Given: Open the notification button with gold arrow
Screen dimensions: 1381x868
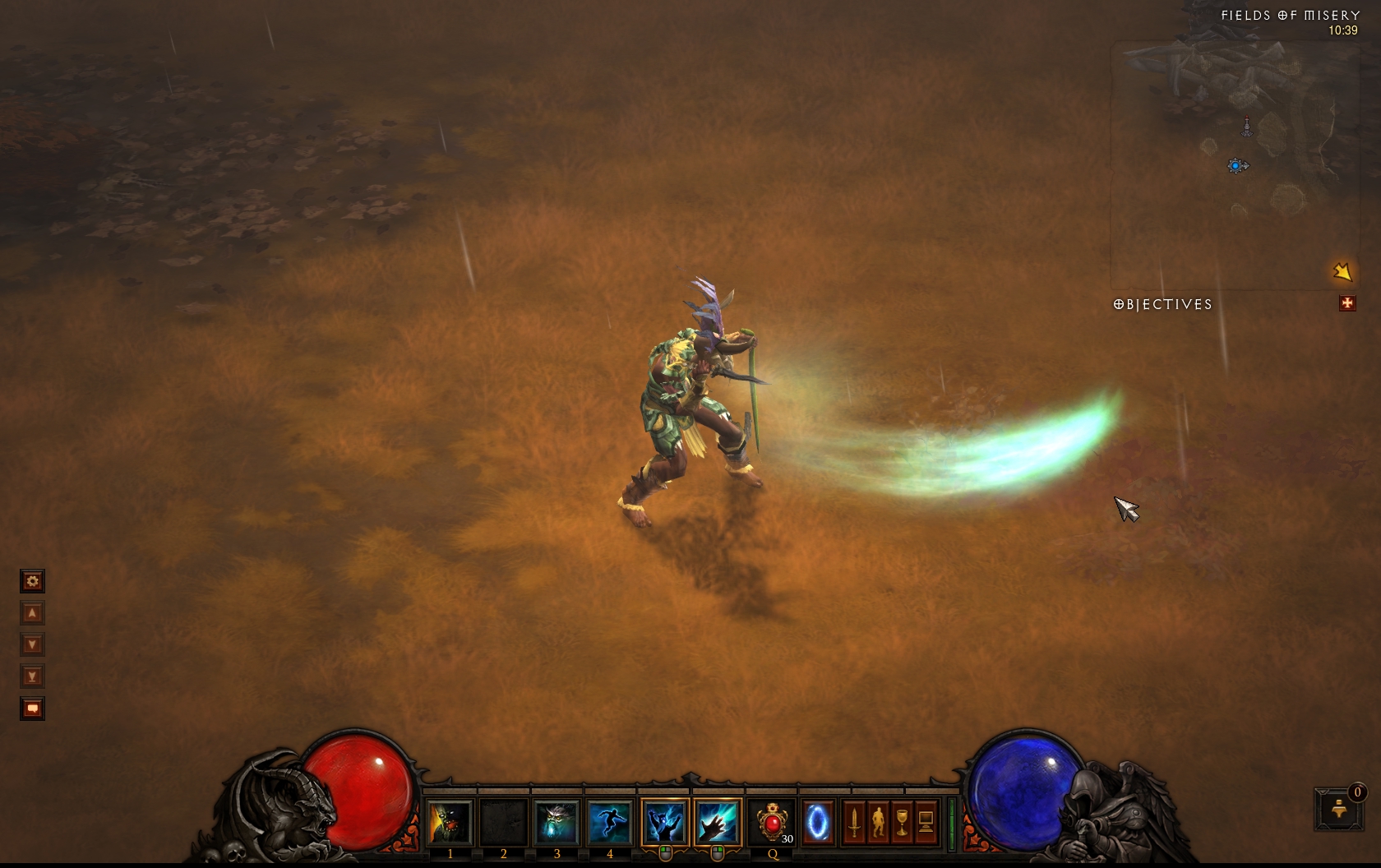Looking at the screenshot, I should coord(1338,809).
